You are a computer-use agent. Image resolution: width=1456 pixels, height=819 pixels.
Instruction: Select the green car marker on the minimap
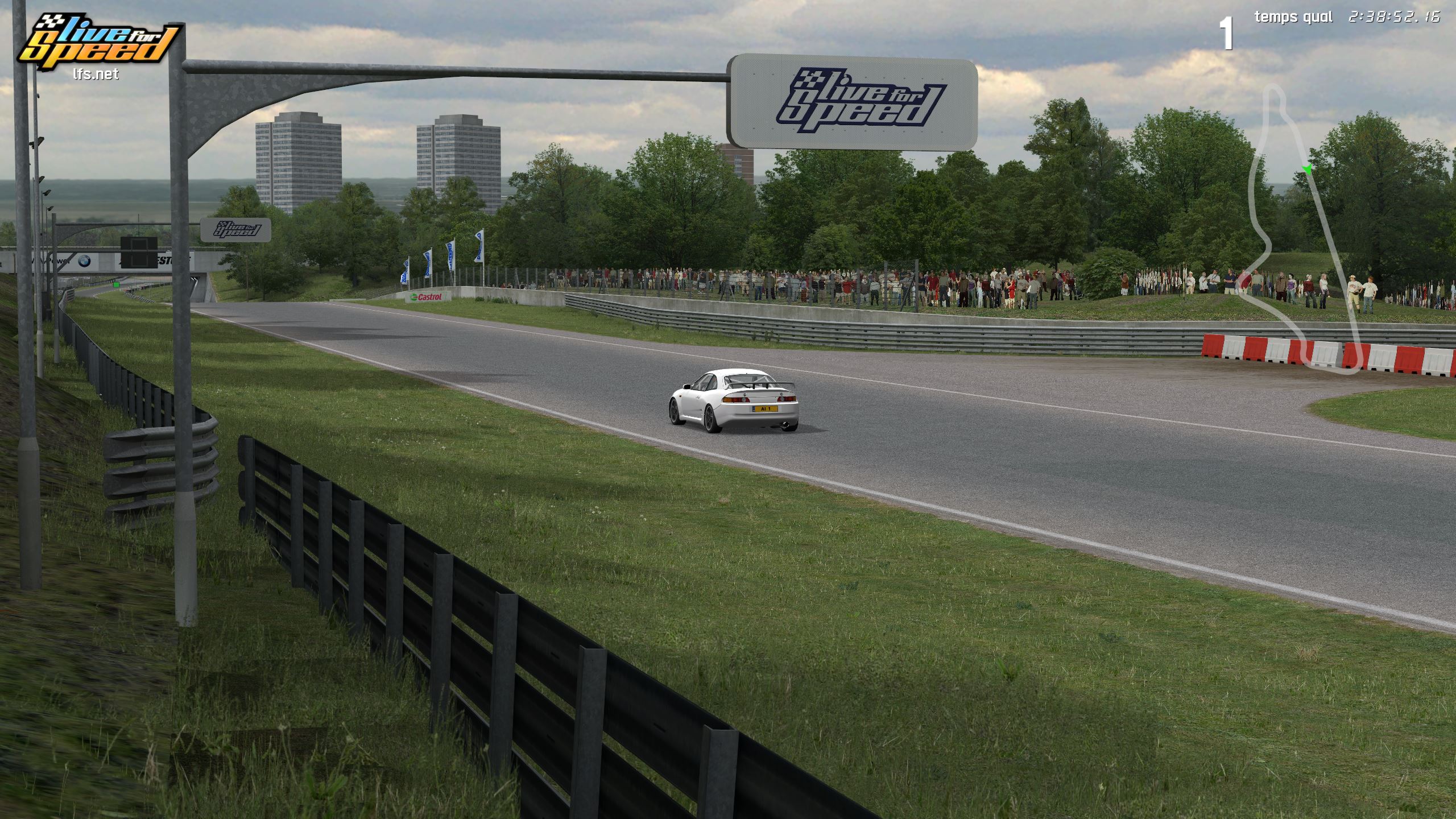pos(1306,168)
